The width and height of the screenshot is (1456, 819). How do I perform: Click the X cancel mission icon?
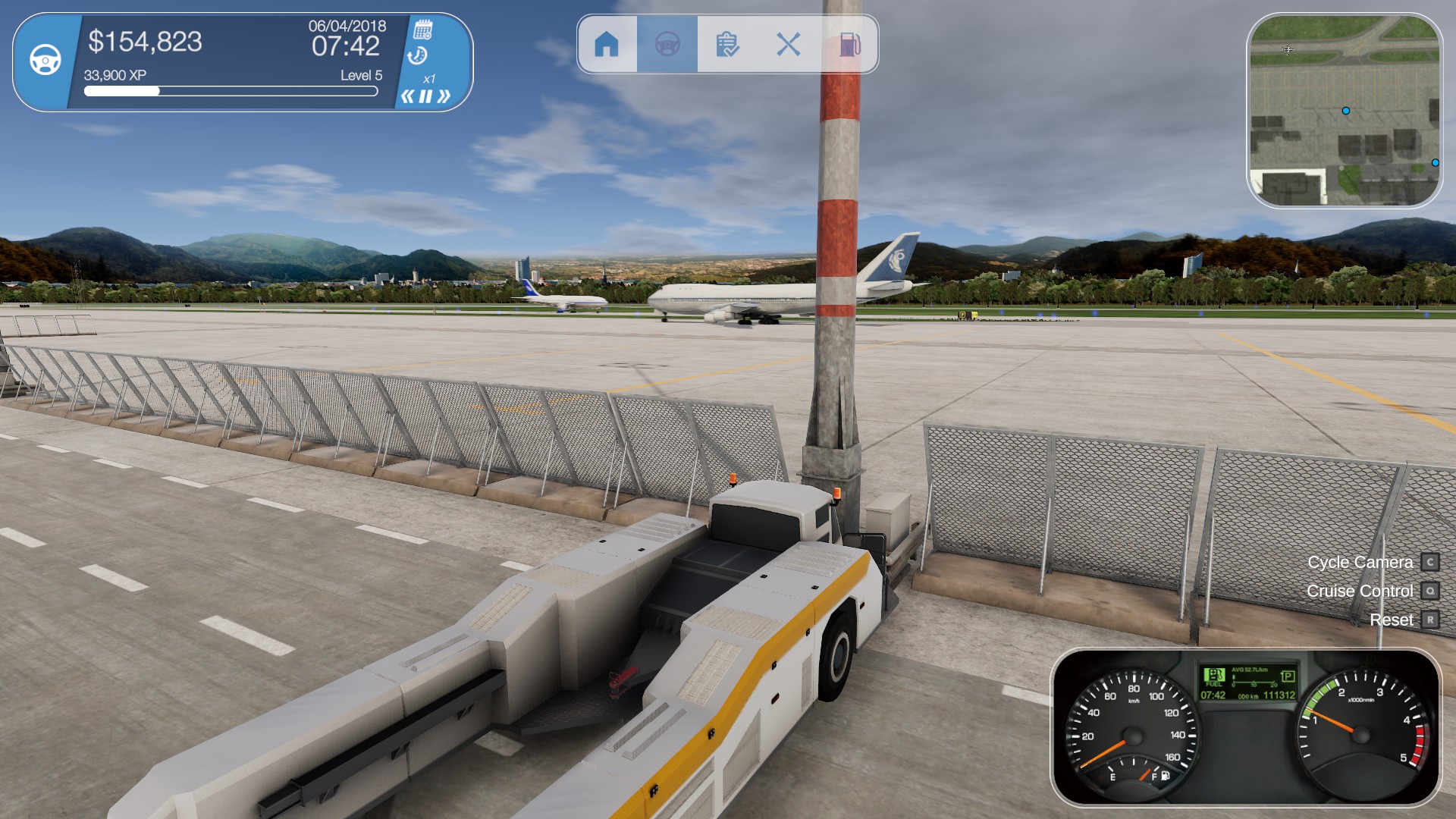click(789, 45)
